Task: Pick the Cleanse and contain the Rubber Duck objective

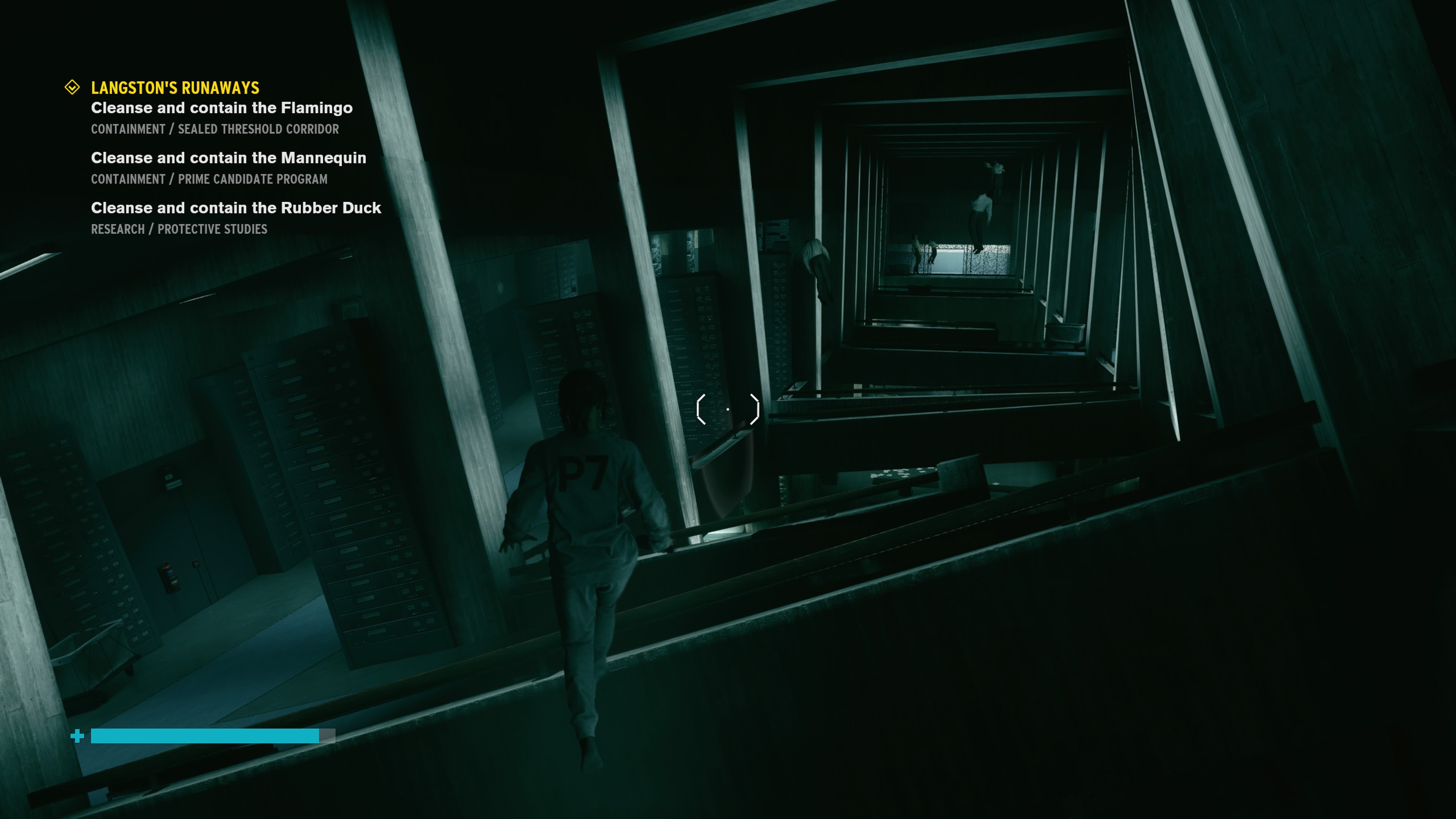Action: click(236, 208)
